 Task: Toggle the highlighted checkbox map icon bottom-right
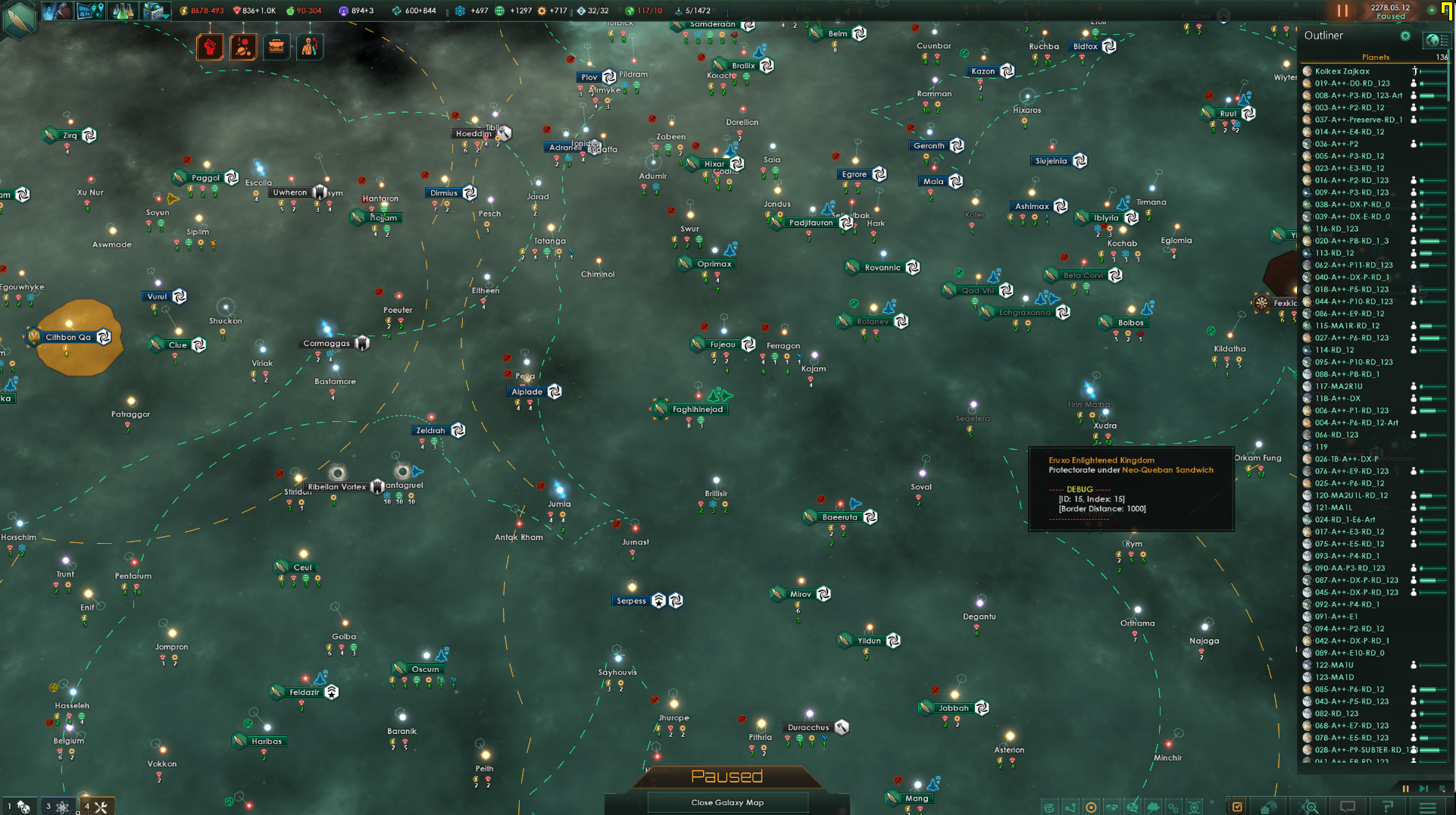1237,807
